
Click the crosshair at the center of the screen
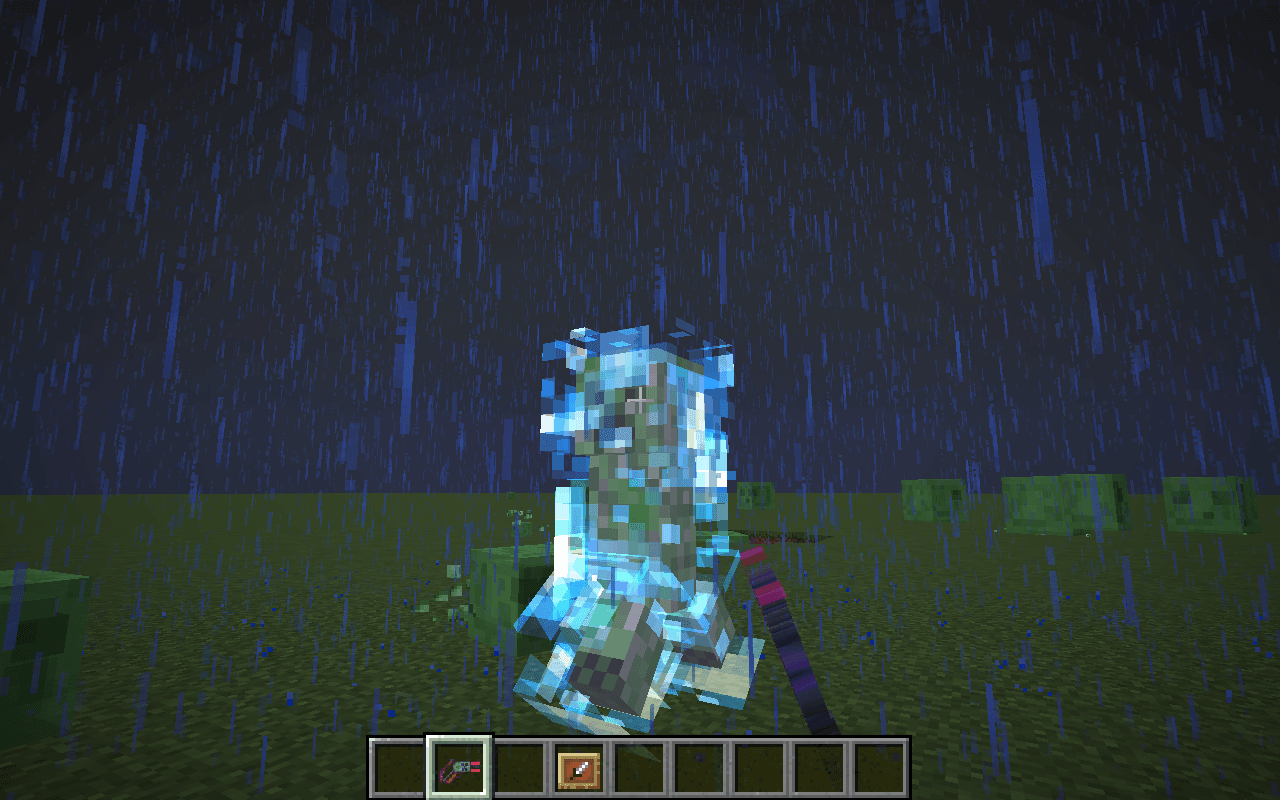[x=640, y=400]
